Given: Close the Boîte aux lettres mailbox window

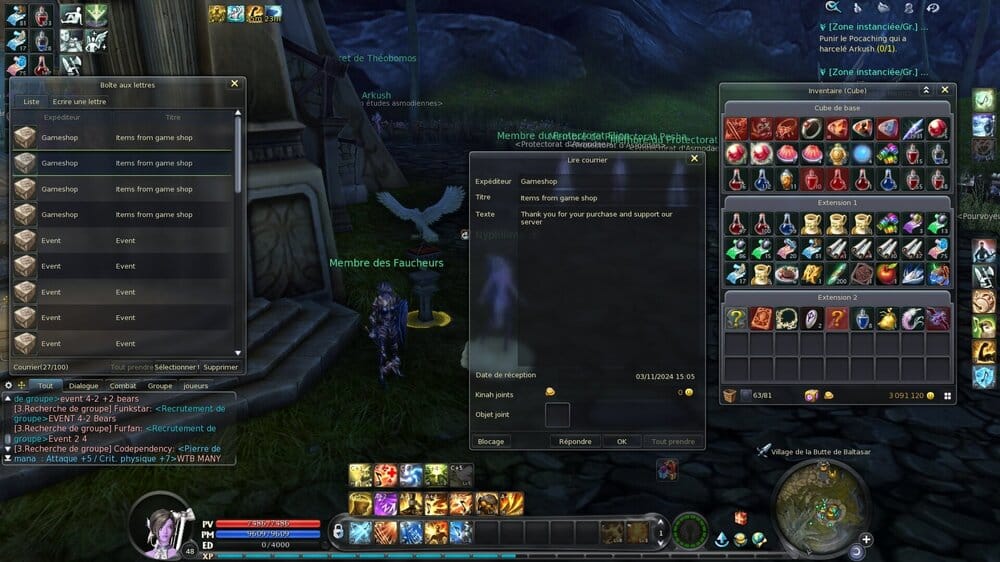Looking at the screenshot, I should 234,84.
